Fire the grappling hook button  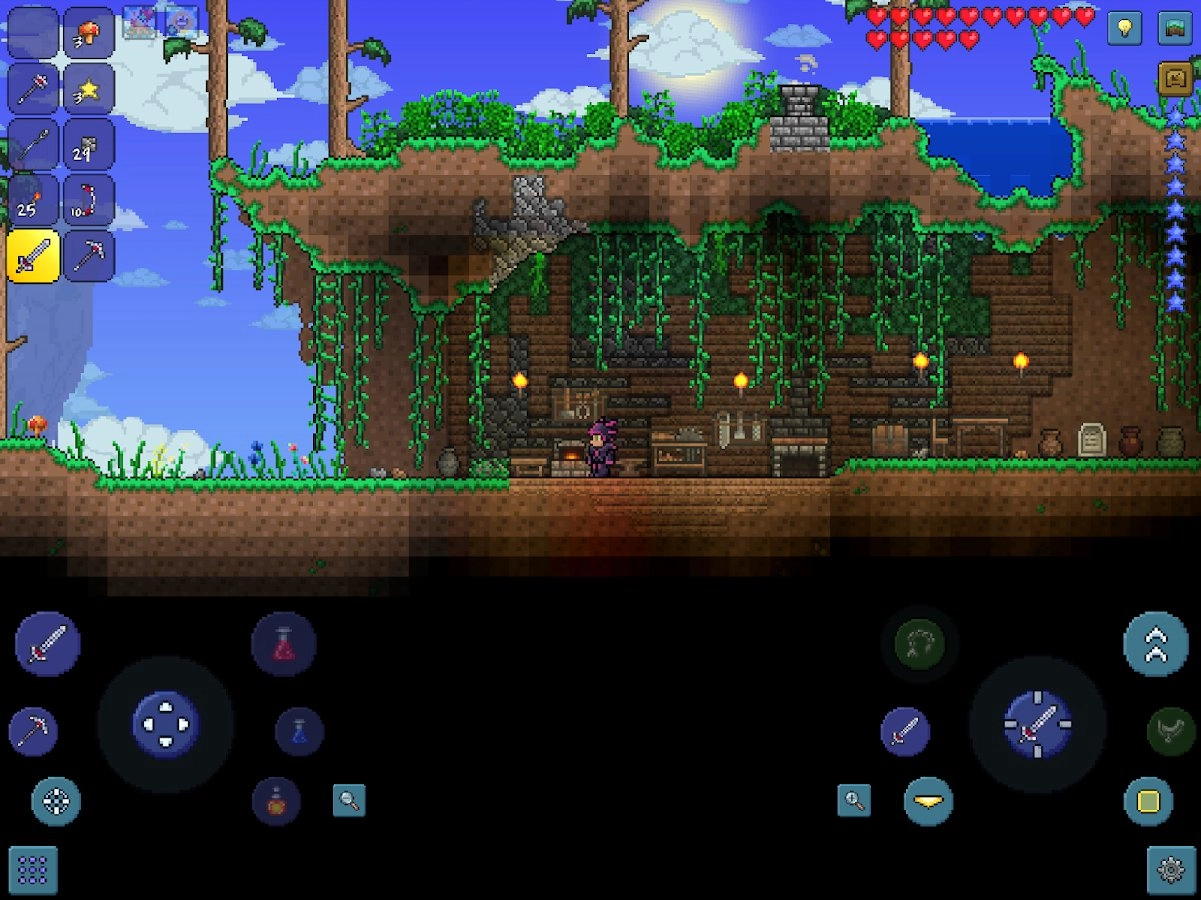920,644
